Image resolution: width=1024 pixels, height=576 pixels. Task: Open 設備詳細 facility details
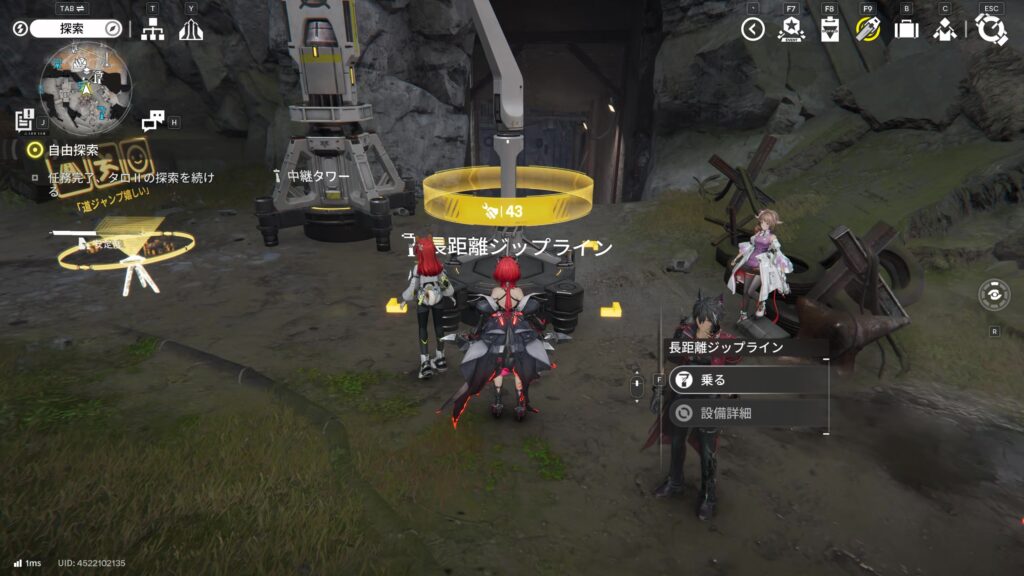748,412
